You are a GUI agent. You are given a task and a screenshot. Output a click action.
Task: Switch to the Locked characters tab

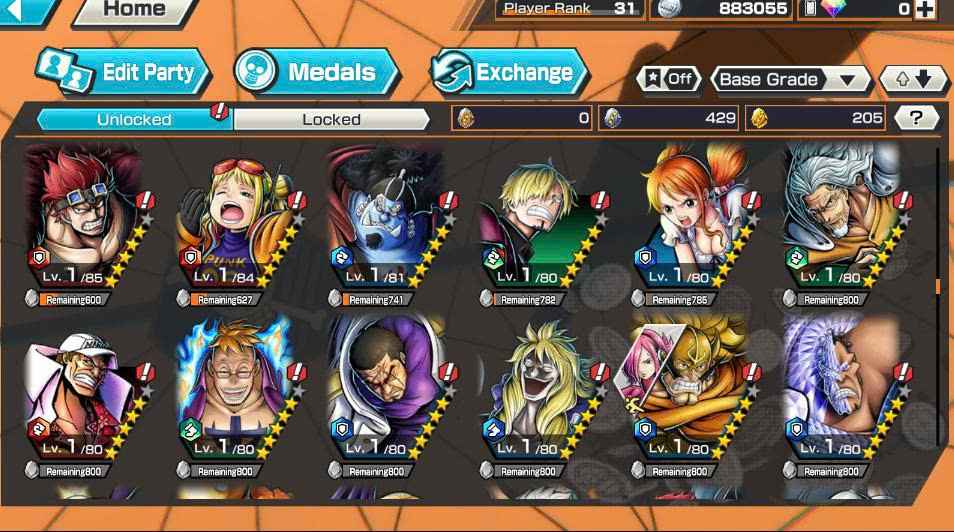[331, 119]
